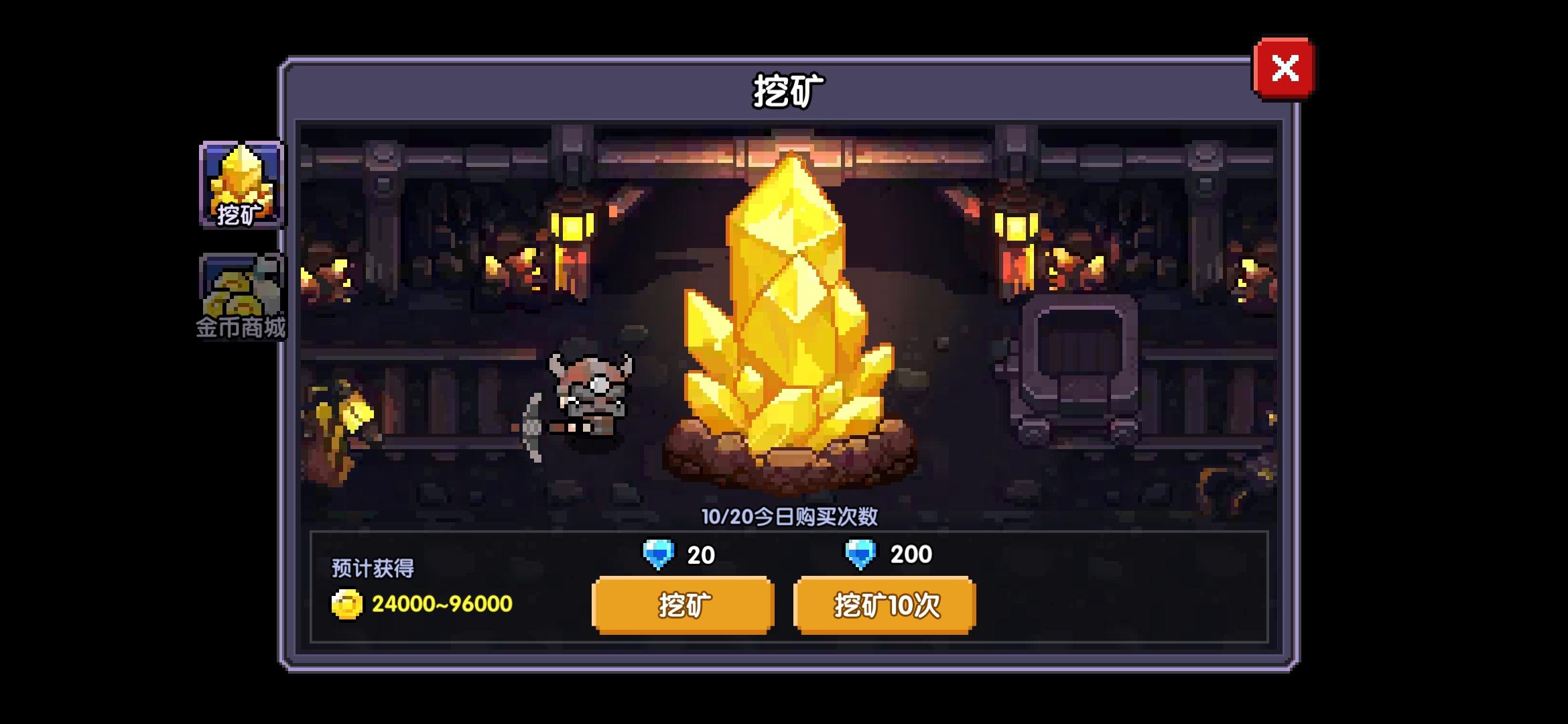Click the gold coin icon beside 24000~96000
The height and width of the screenshot is (724, 1568).
[x=348, y=603]
